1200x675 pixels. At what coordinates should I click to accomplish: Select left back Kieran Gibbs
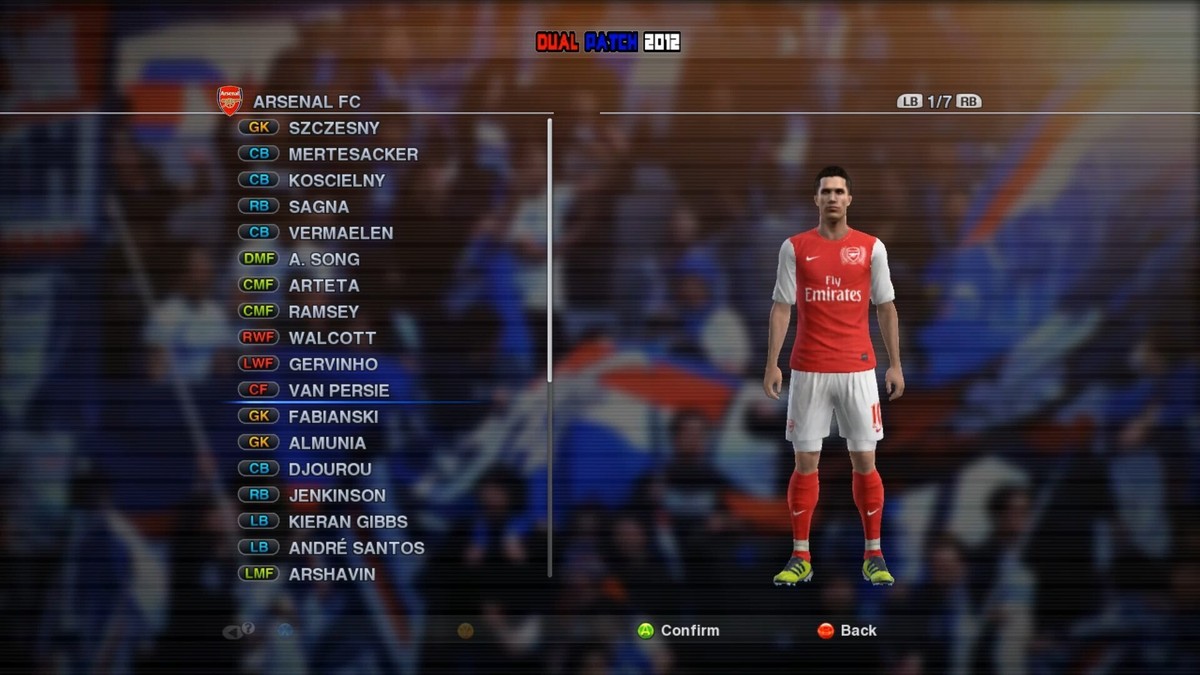[347, 521]
